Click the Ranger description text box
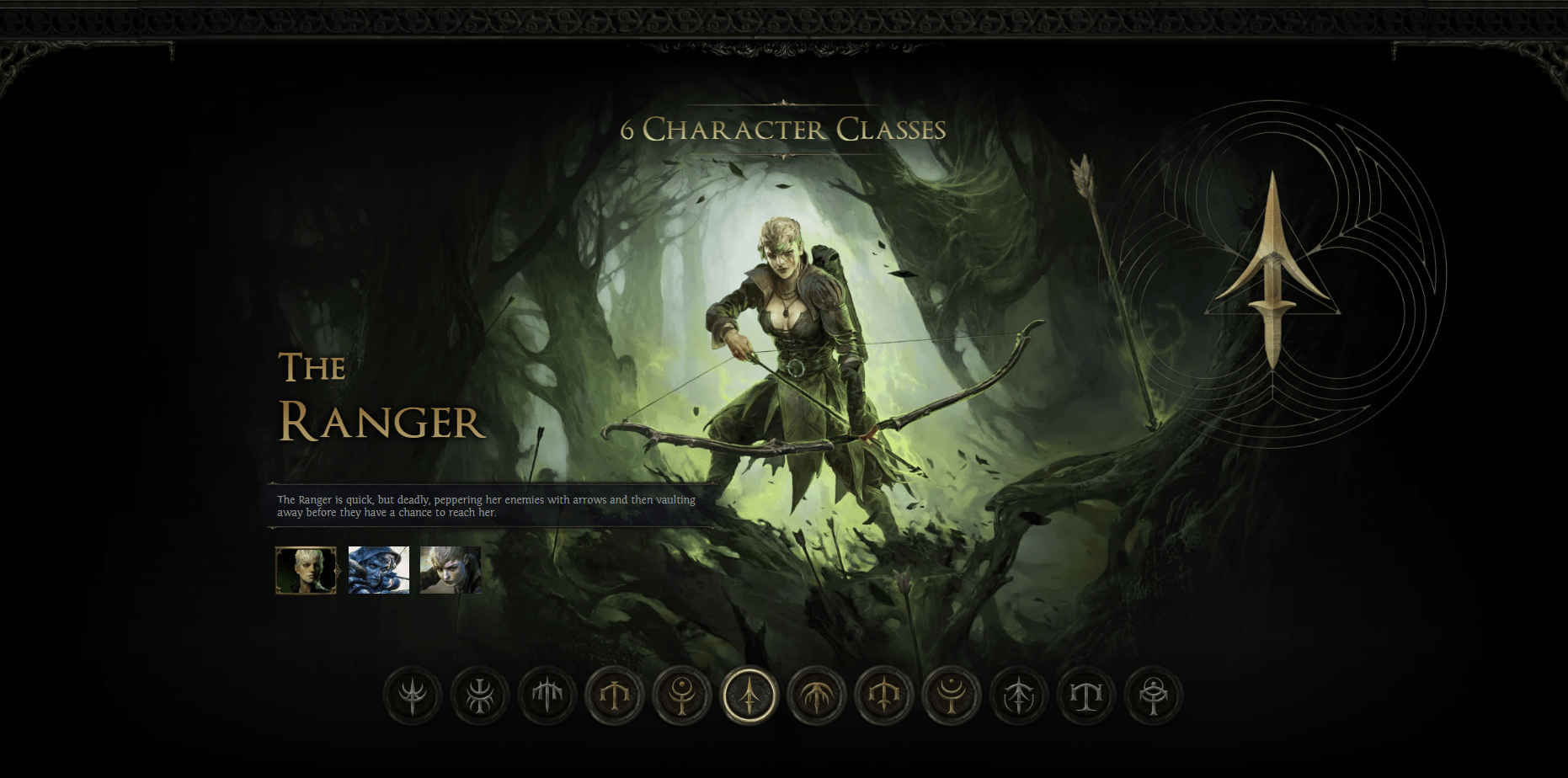This screenshot has height=778, width=1568. pos(488,506)
